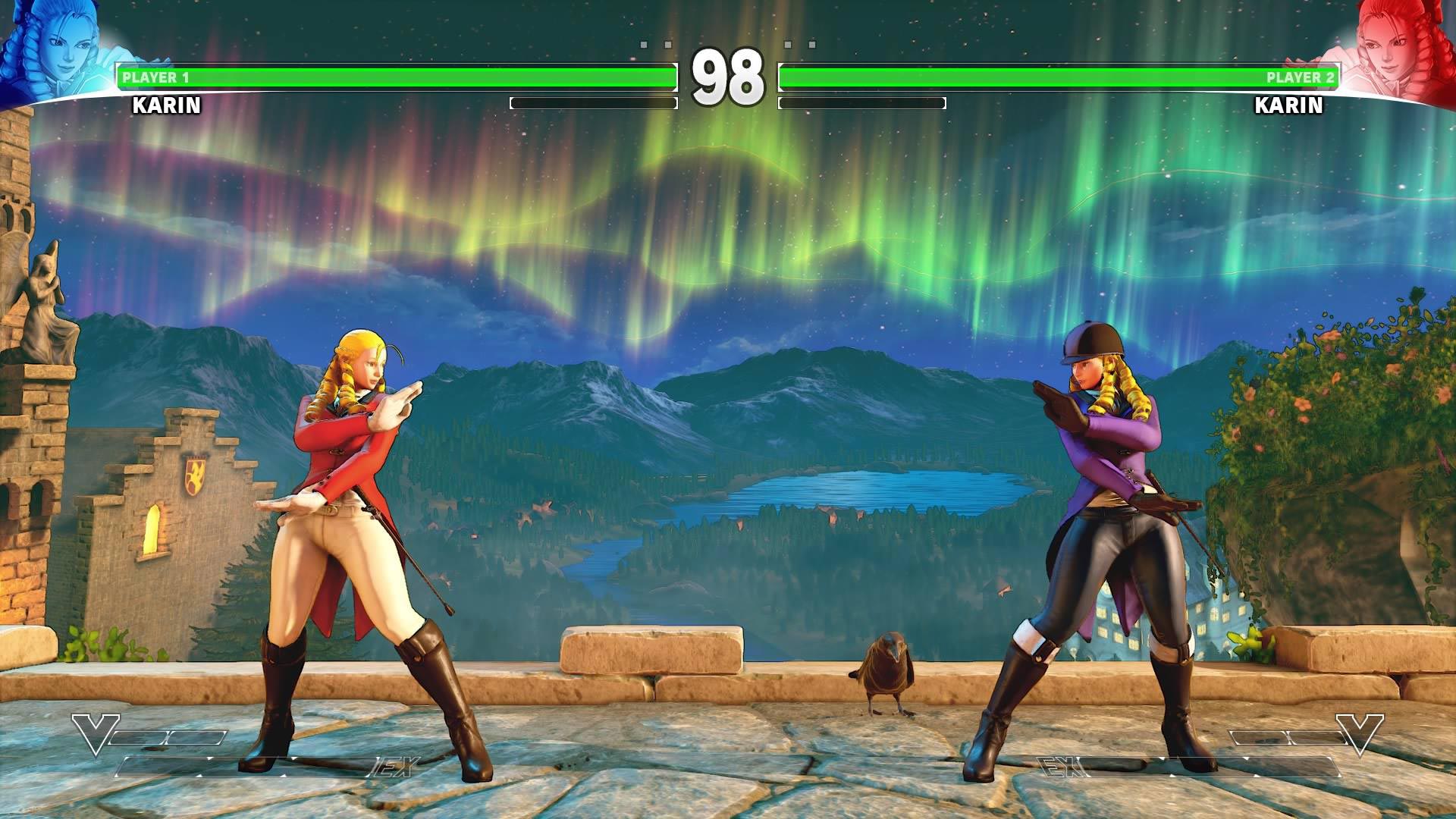The height and width of the screenshot is (819, 1456).
Task: Click the KARIN name under Player 2's bar
Action: [x=1289, y=107]
